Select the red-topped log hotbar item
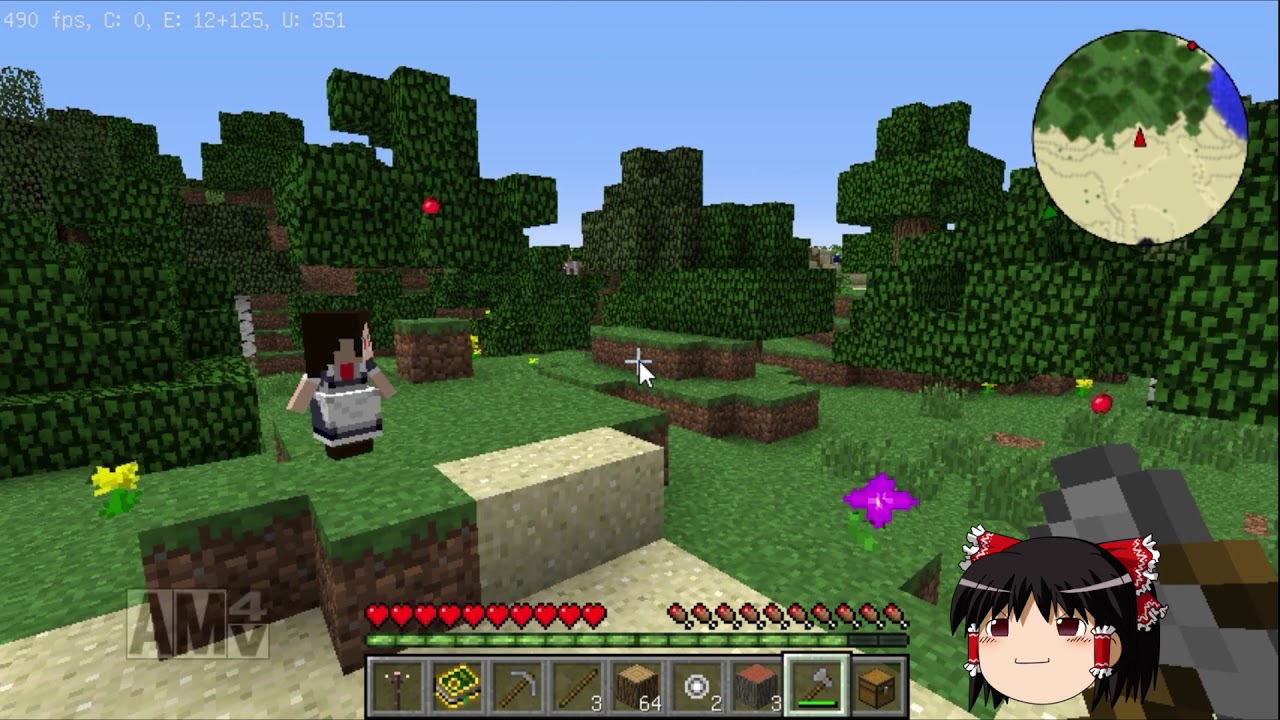This screenshot has width=1280, height=720. pos(756,685)
